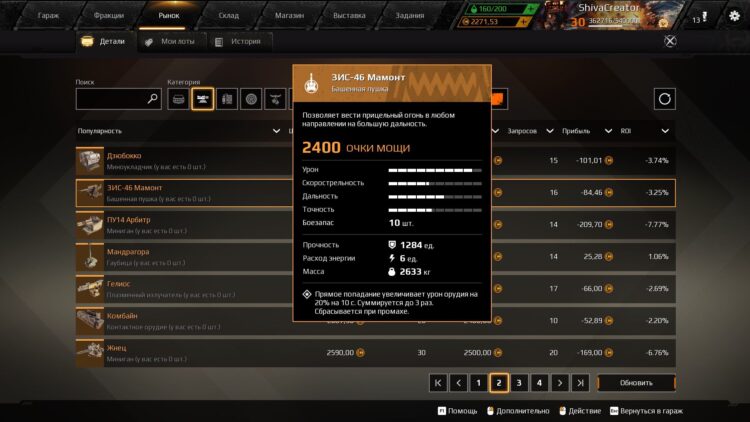
Task: Open the Гараж tab
Action: point(47,16)
